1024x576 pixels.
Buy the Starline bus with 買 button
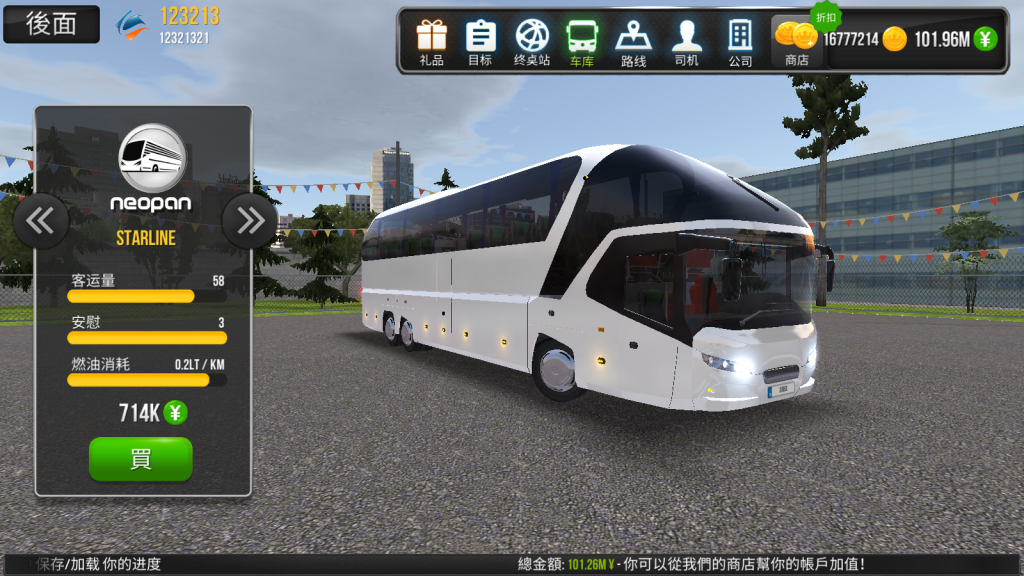140,459
